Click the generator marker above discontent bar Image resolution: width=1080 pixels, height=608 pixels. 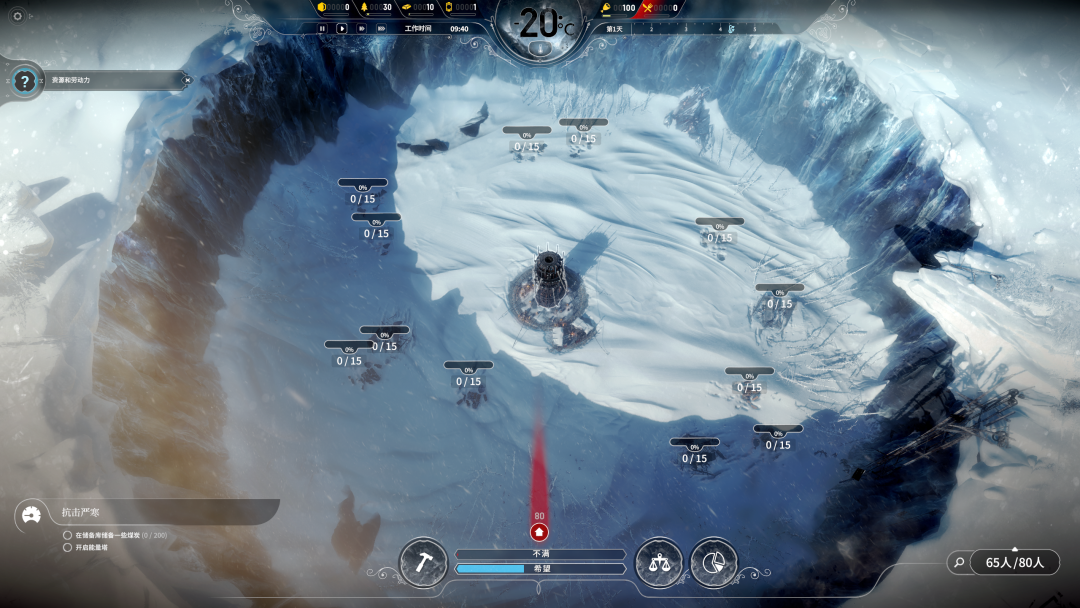point(539,532)
